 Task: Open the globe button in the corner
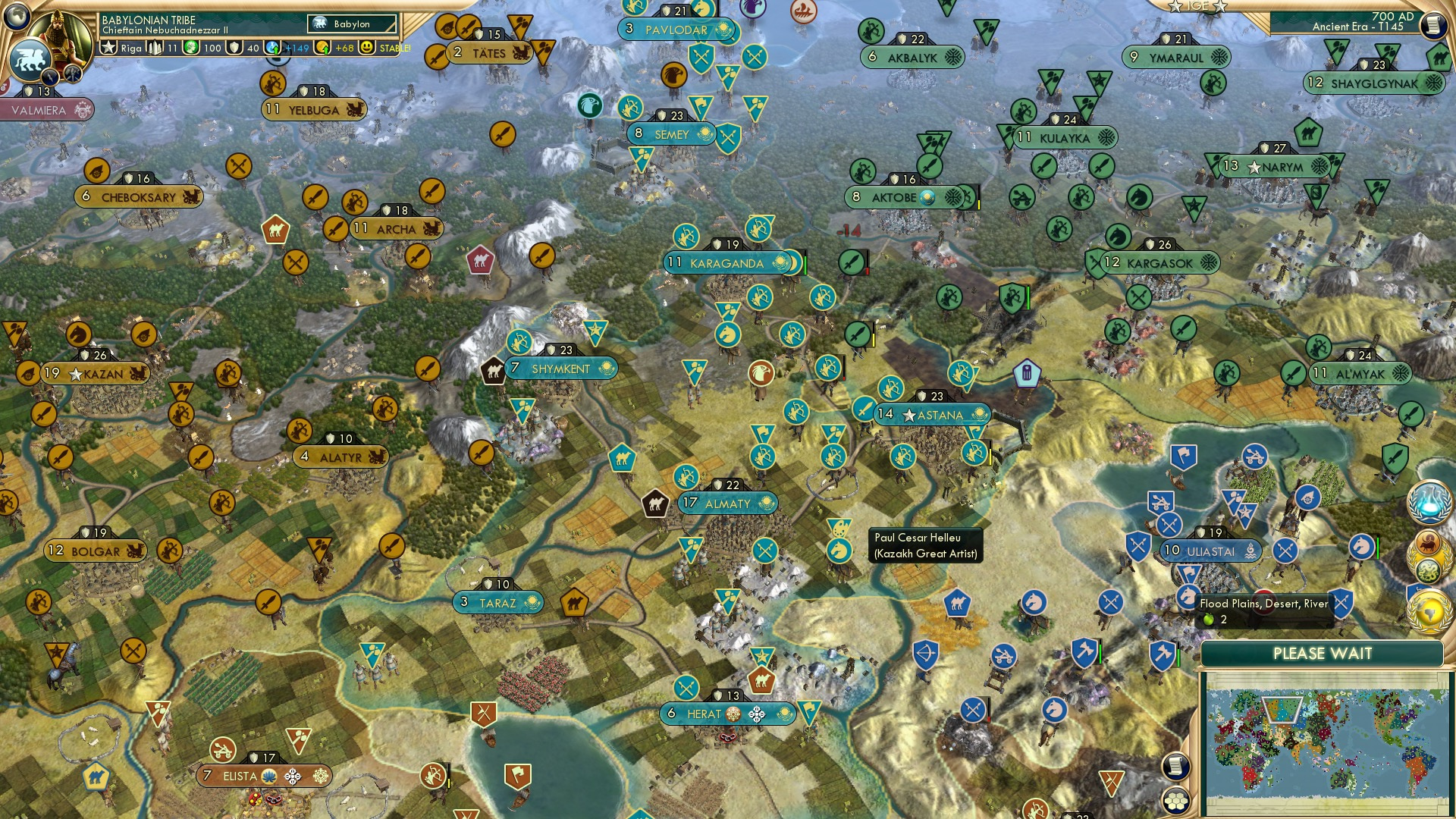pyautogui.click(x=16, y=14)
